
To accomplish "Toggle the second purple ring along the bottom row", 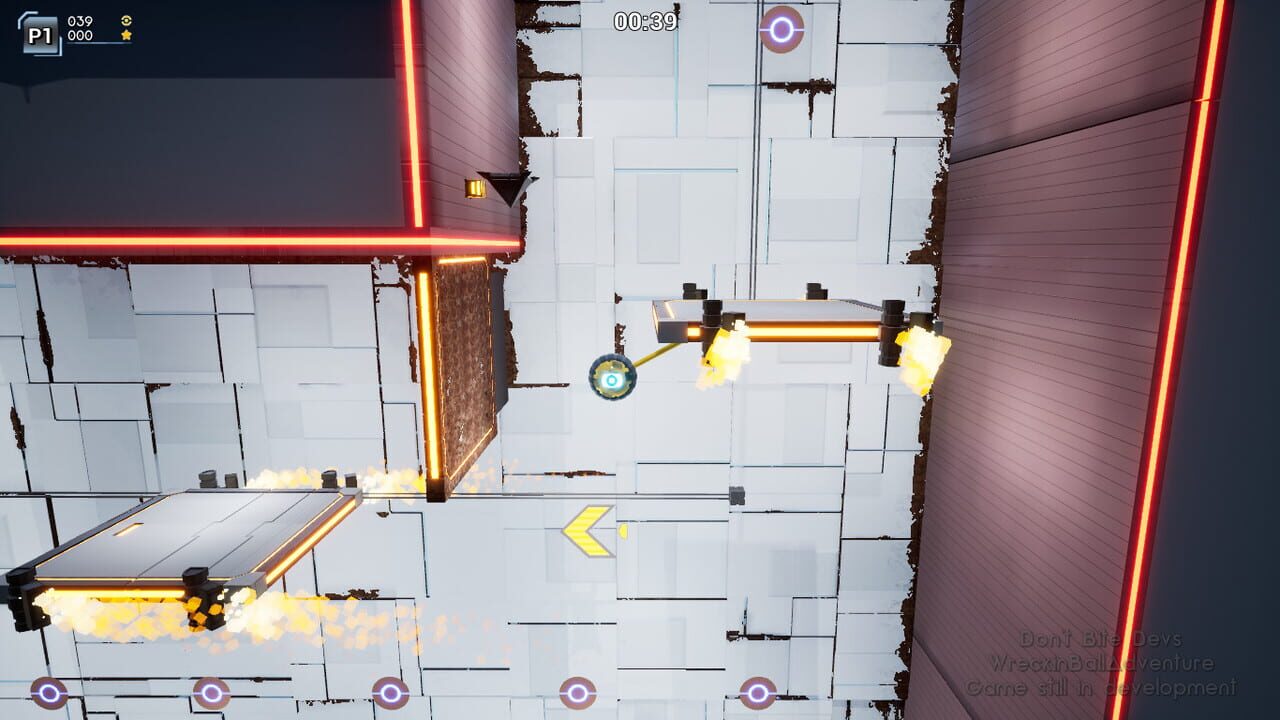I will 210,692.
